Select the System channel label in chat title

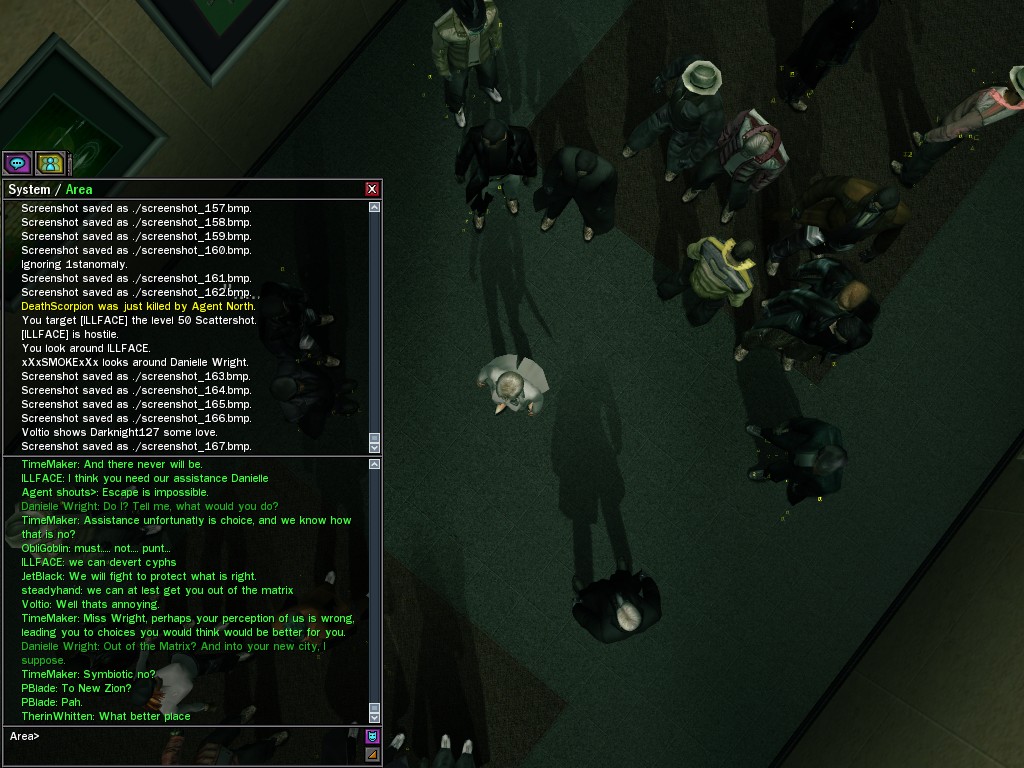tap(29, 189)
